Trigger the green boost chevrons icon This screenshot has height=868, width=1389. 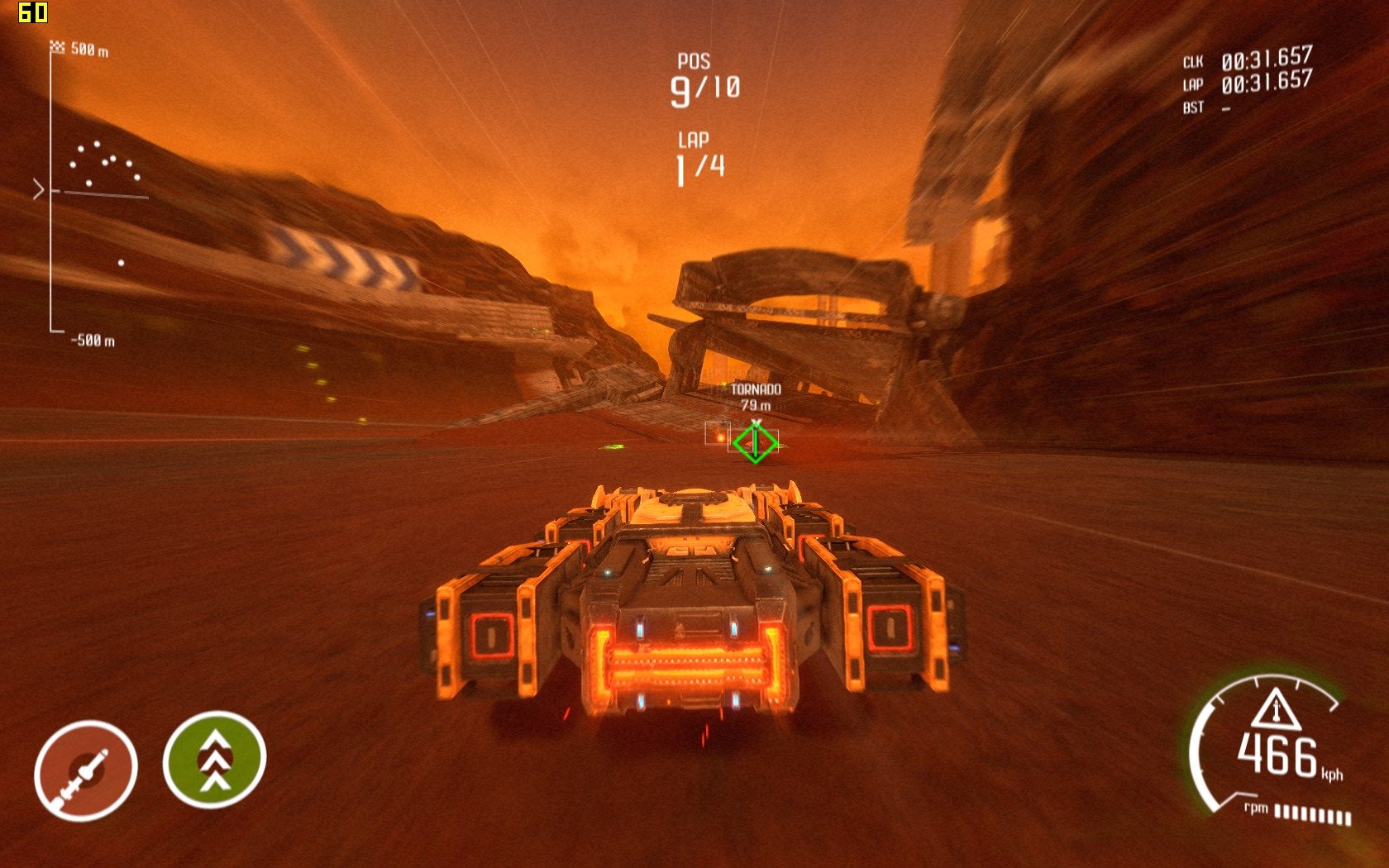pyautogui.click(x=214, y=760)
